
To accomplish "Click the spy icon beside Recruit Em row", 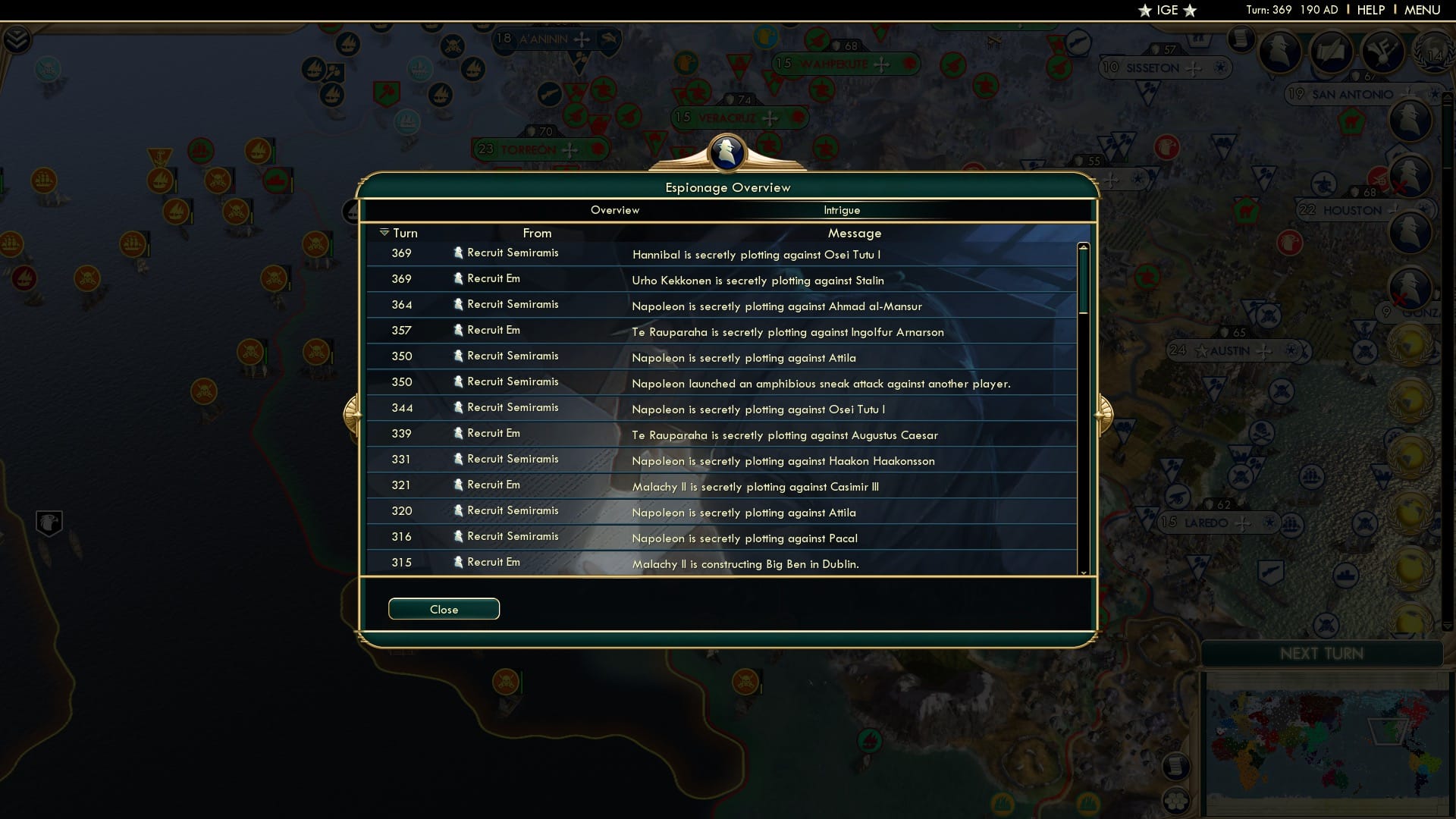I will click(459, 278).
